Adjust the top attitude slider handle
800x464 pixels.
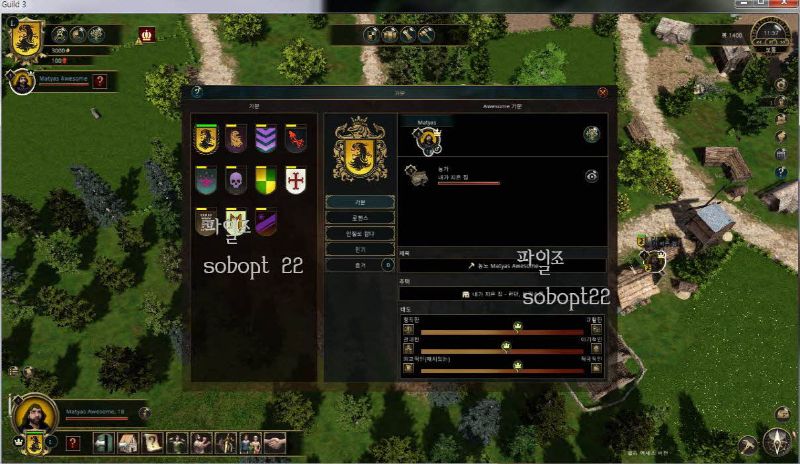(518, 326)
